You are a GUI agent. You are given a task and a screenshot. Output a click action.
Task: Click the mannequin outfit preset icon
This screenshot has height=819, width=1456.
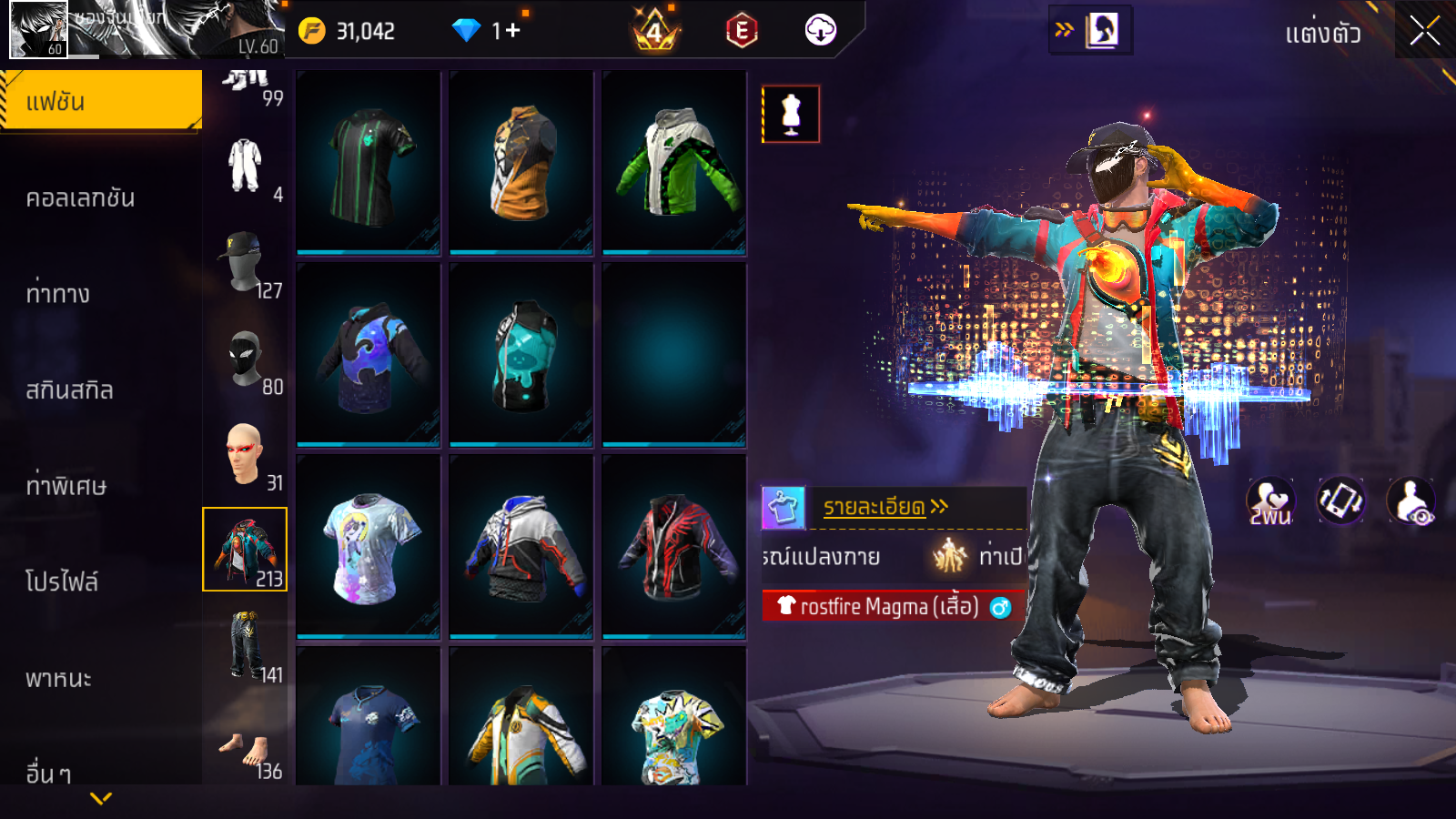coord(791,115)
